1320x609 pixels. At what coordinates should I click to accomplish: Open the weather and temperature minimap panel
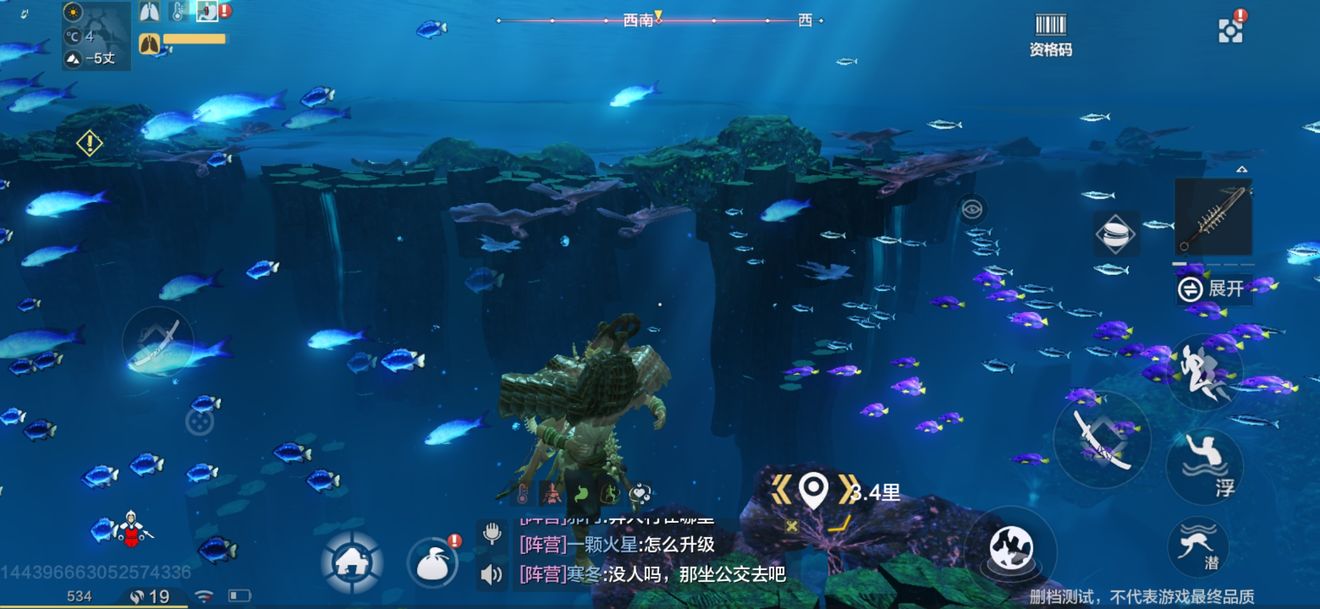pos(96,36)
